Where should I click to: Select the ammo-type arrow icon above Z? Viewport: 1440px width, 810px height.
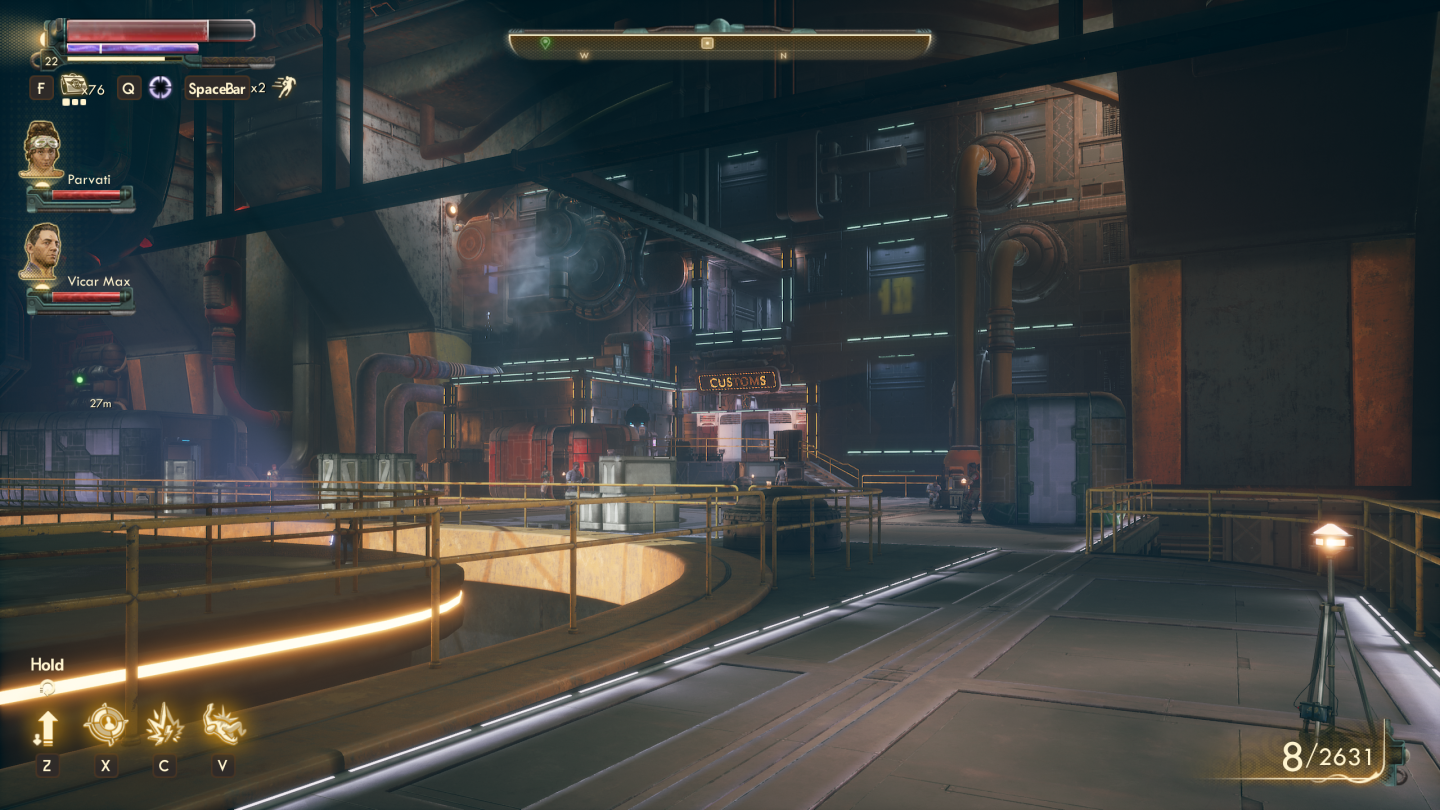(x=45, y=723)
